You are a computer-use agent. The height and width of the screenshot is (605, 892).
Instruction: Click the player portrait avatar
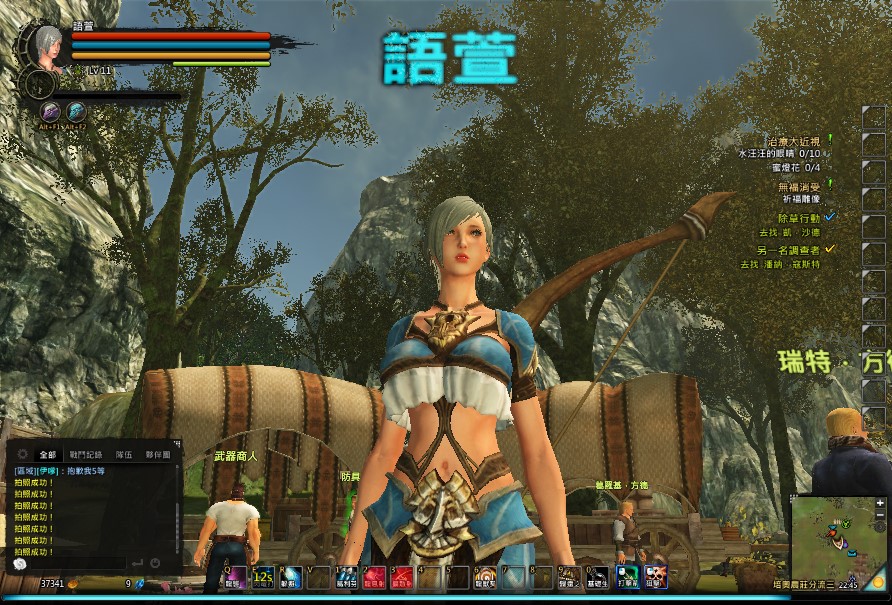[46, 44]
